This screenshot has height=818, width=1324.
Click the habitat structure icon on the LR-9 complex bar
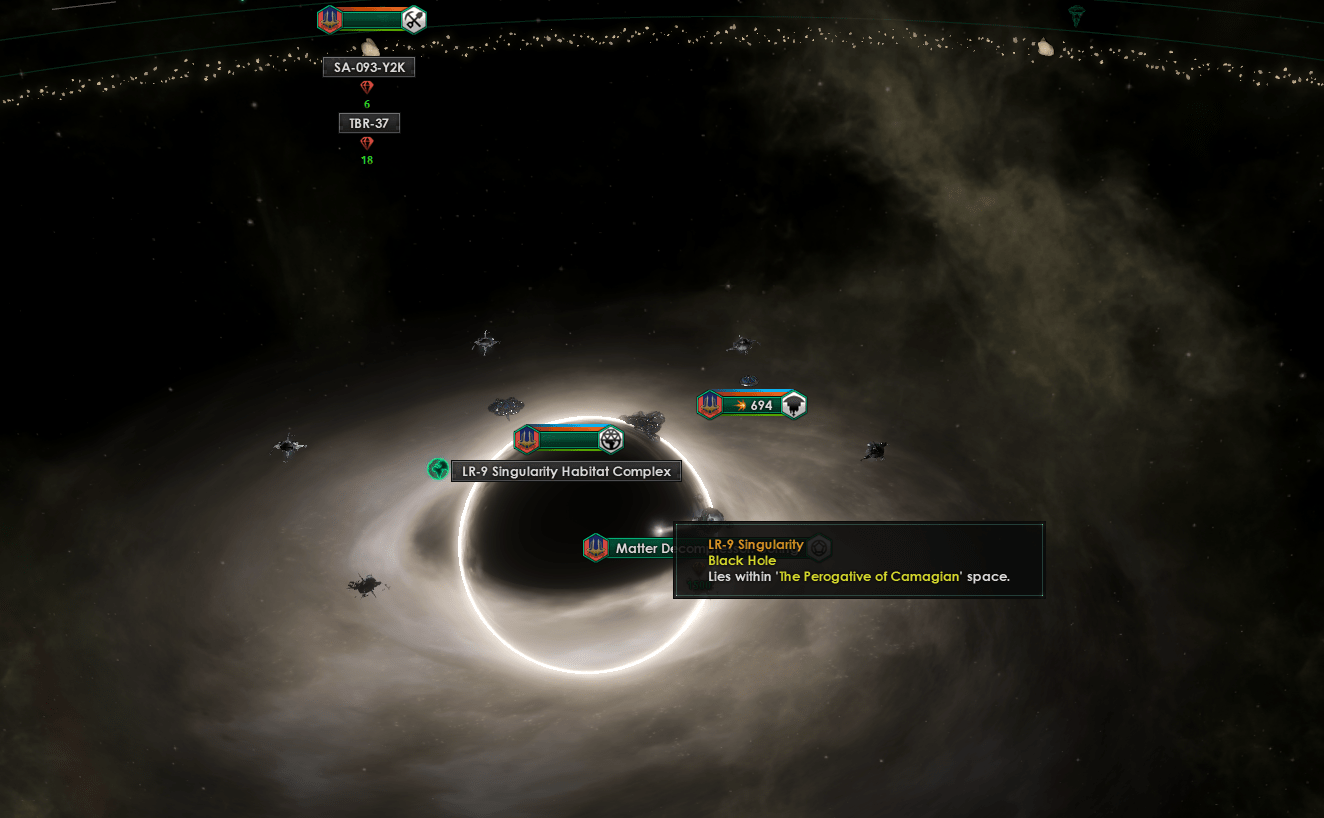[x=610, y=440]
